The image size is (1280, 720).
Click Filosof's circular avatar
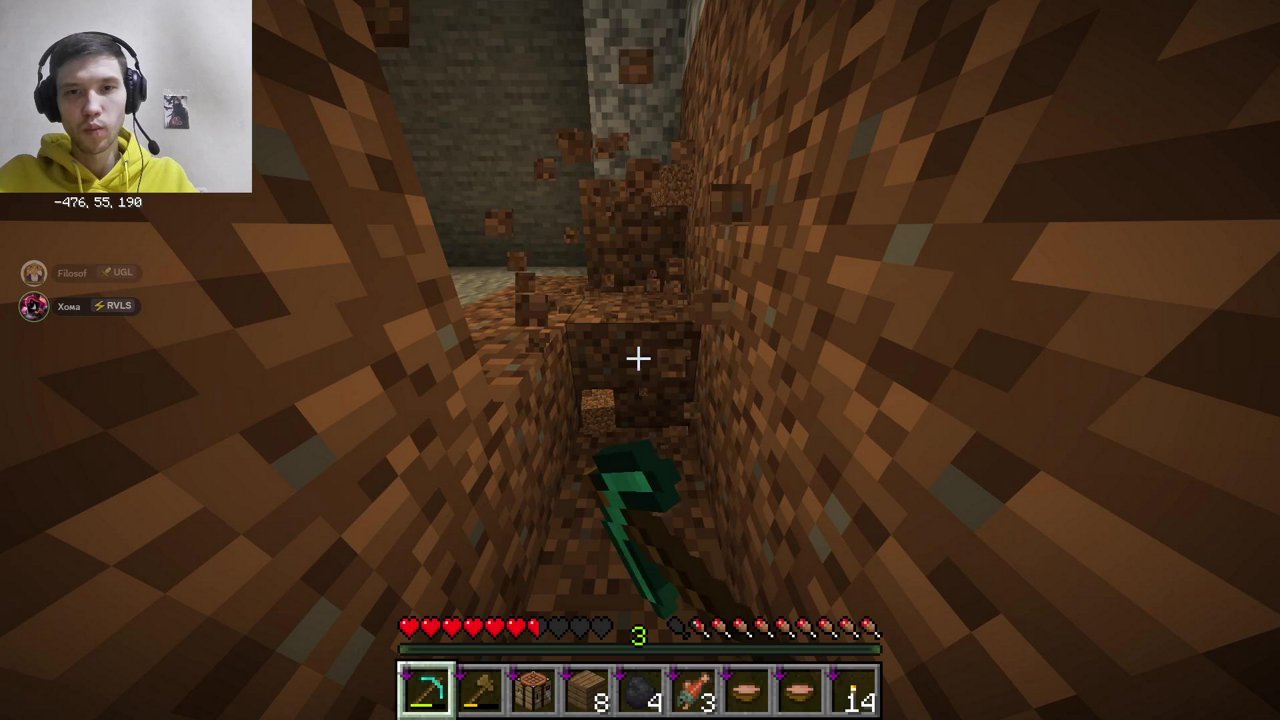tap(33, 272)
